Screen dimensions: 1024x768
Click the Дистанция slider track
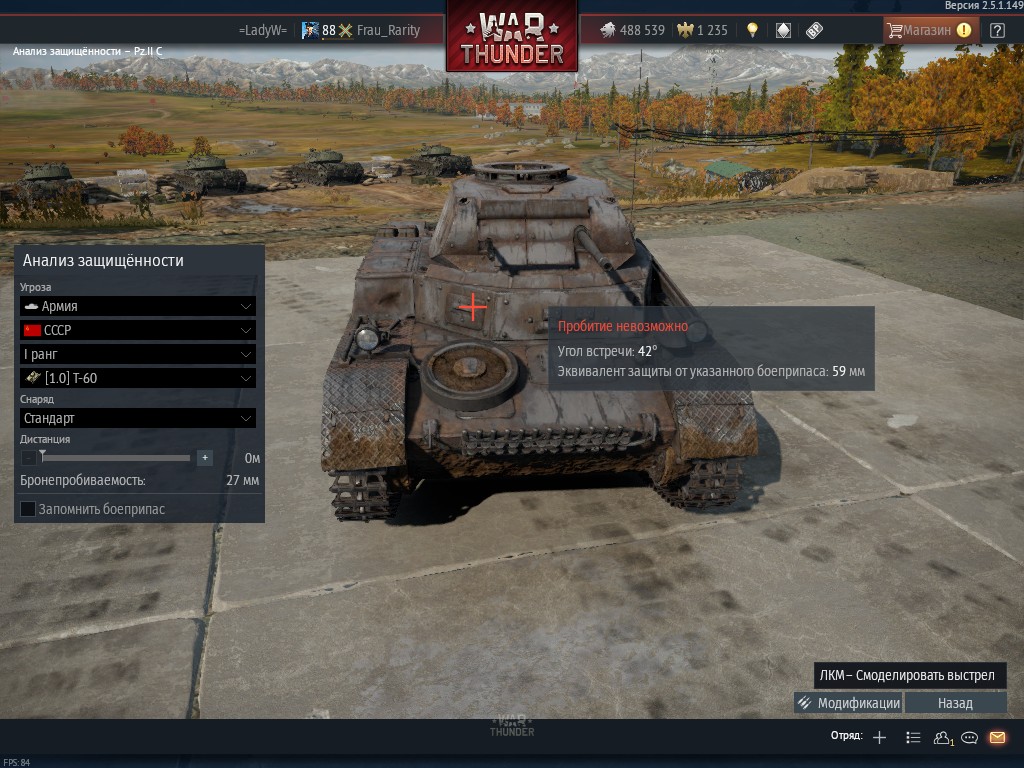pyautogui.click(x=116, y=458)
